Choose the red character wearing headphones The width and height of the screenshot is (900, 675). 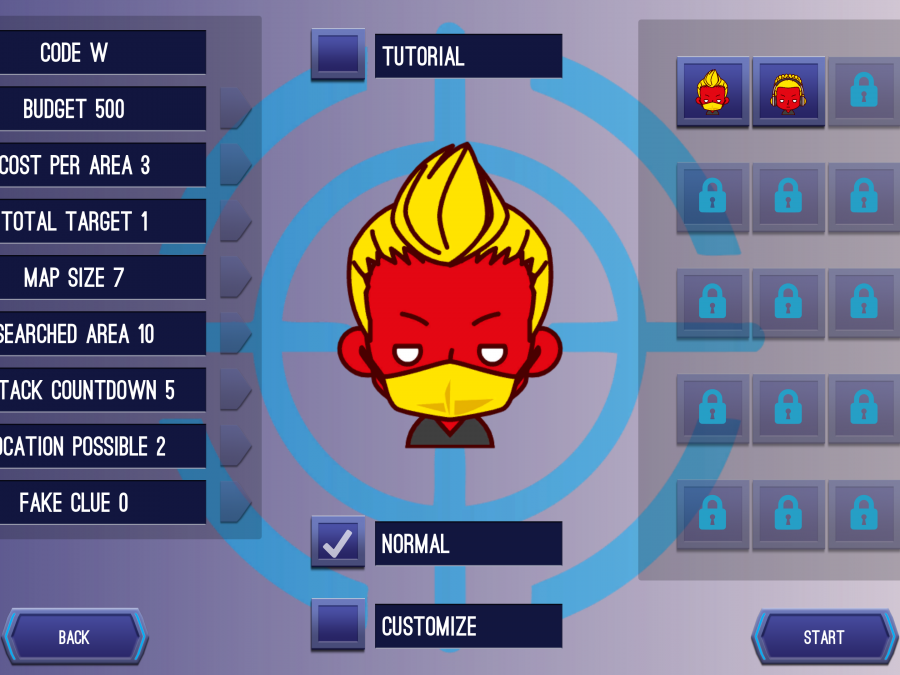[789, 92]
